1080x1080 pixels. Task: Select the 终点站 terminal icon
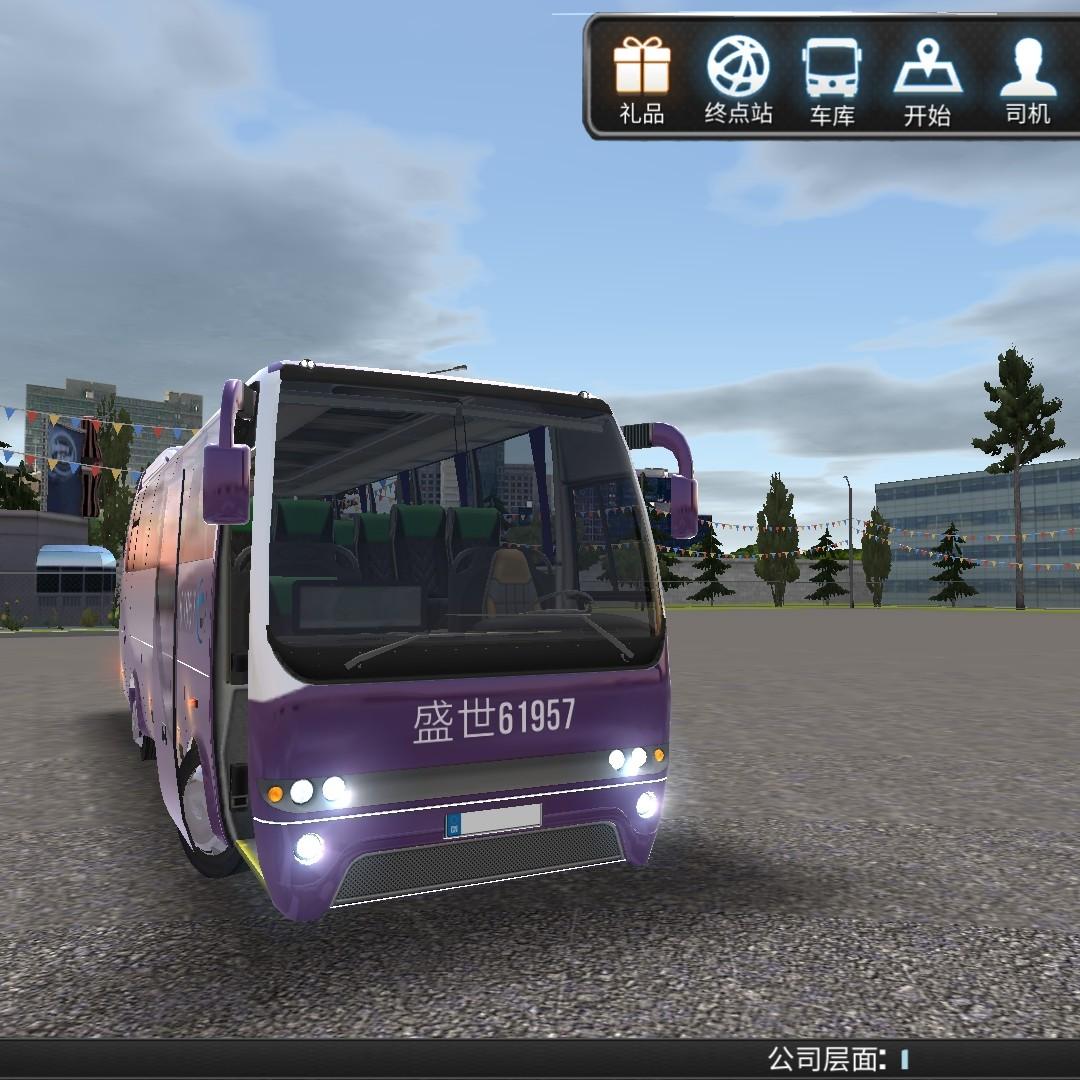click(x=738, y=78)
